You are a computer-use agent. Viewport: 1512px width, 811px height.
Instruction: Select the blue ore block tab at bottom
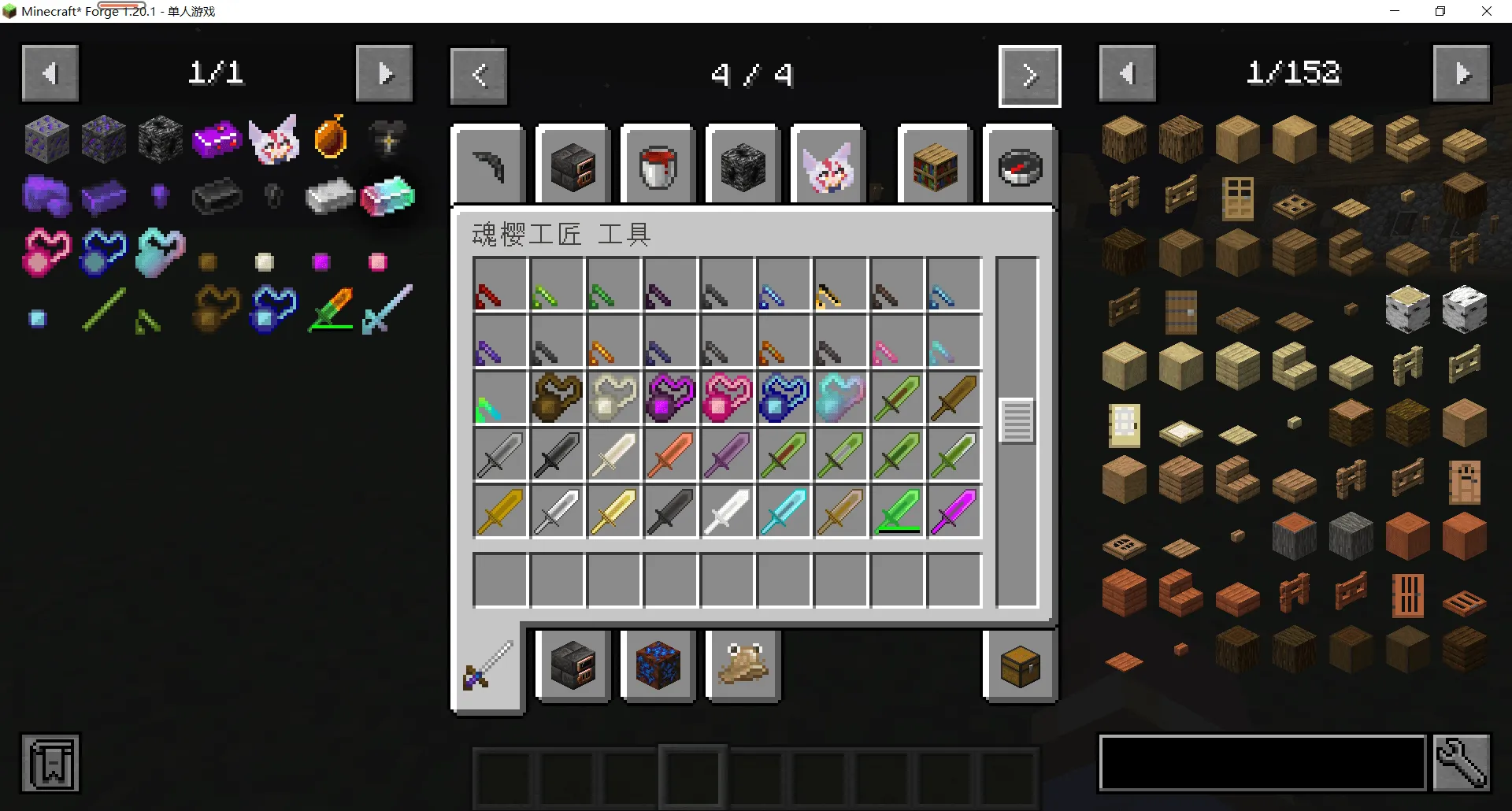point(658,665)
